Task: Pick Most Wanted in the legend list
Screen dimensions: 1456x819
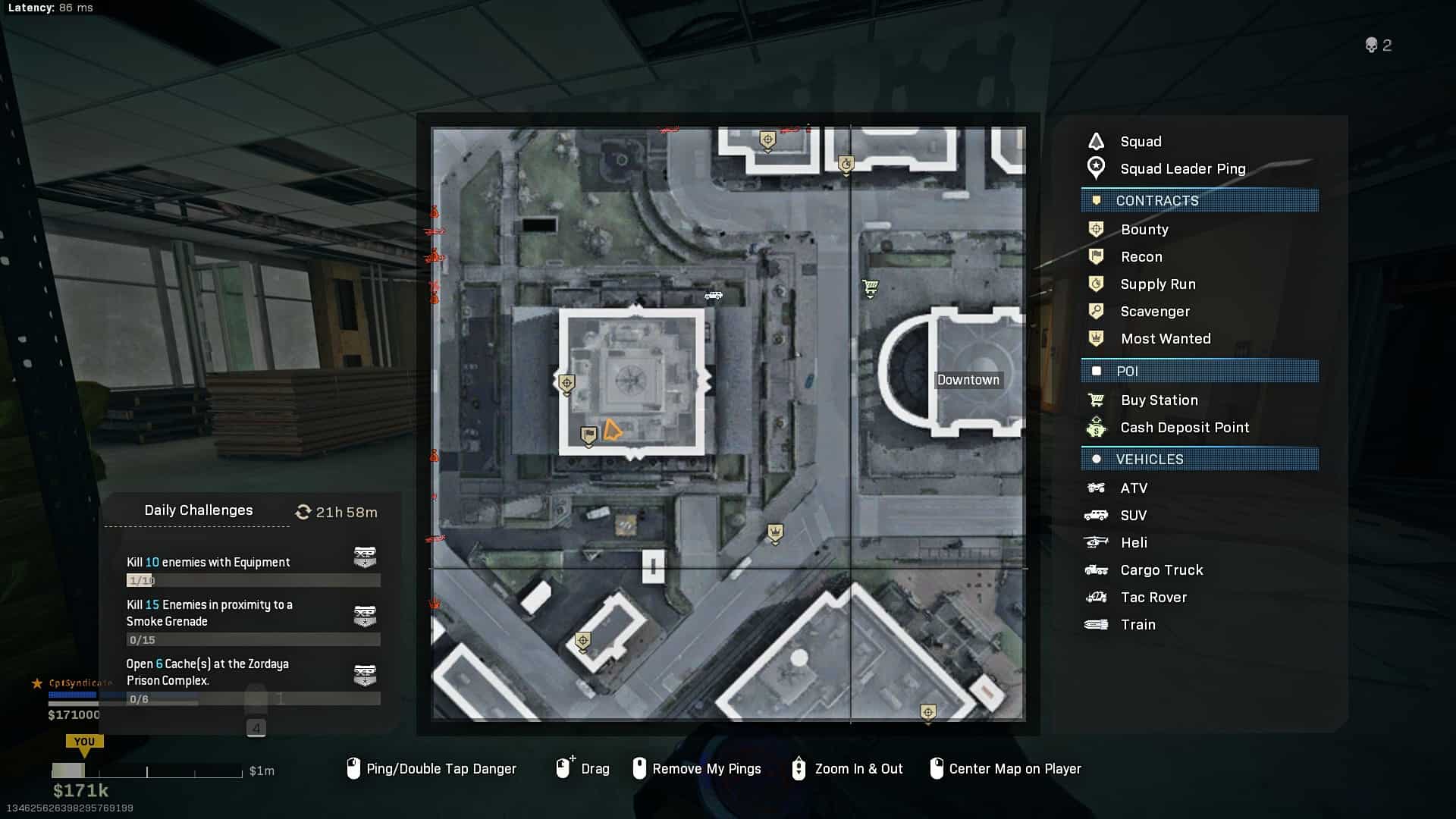Action: [1165, 339]
